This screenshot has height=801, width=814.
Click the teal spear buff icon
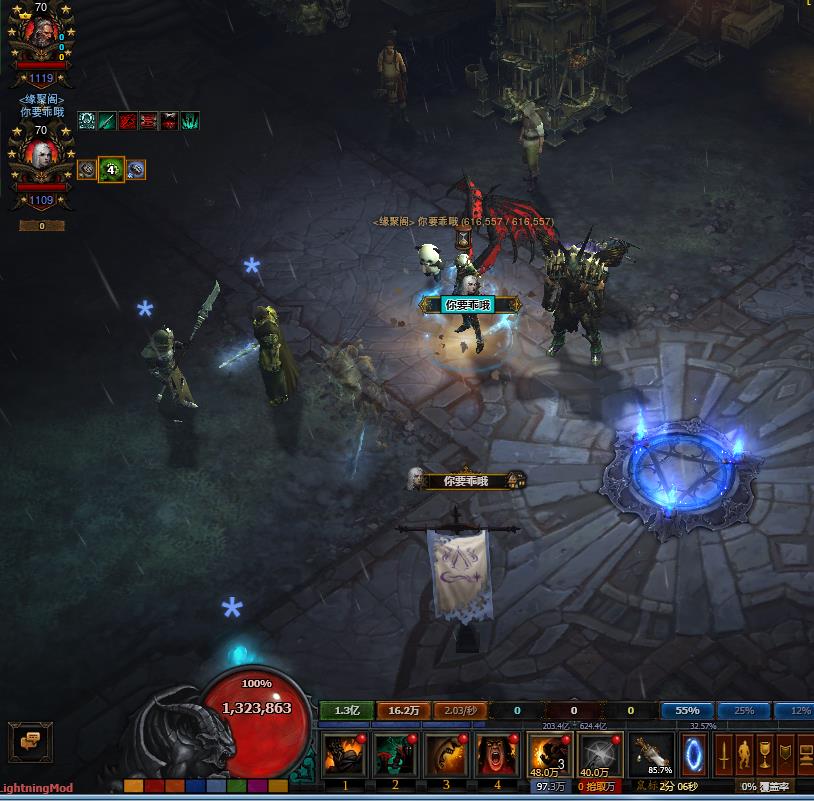pyautogui.click(x=107, y=121)
